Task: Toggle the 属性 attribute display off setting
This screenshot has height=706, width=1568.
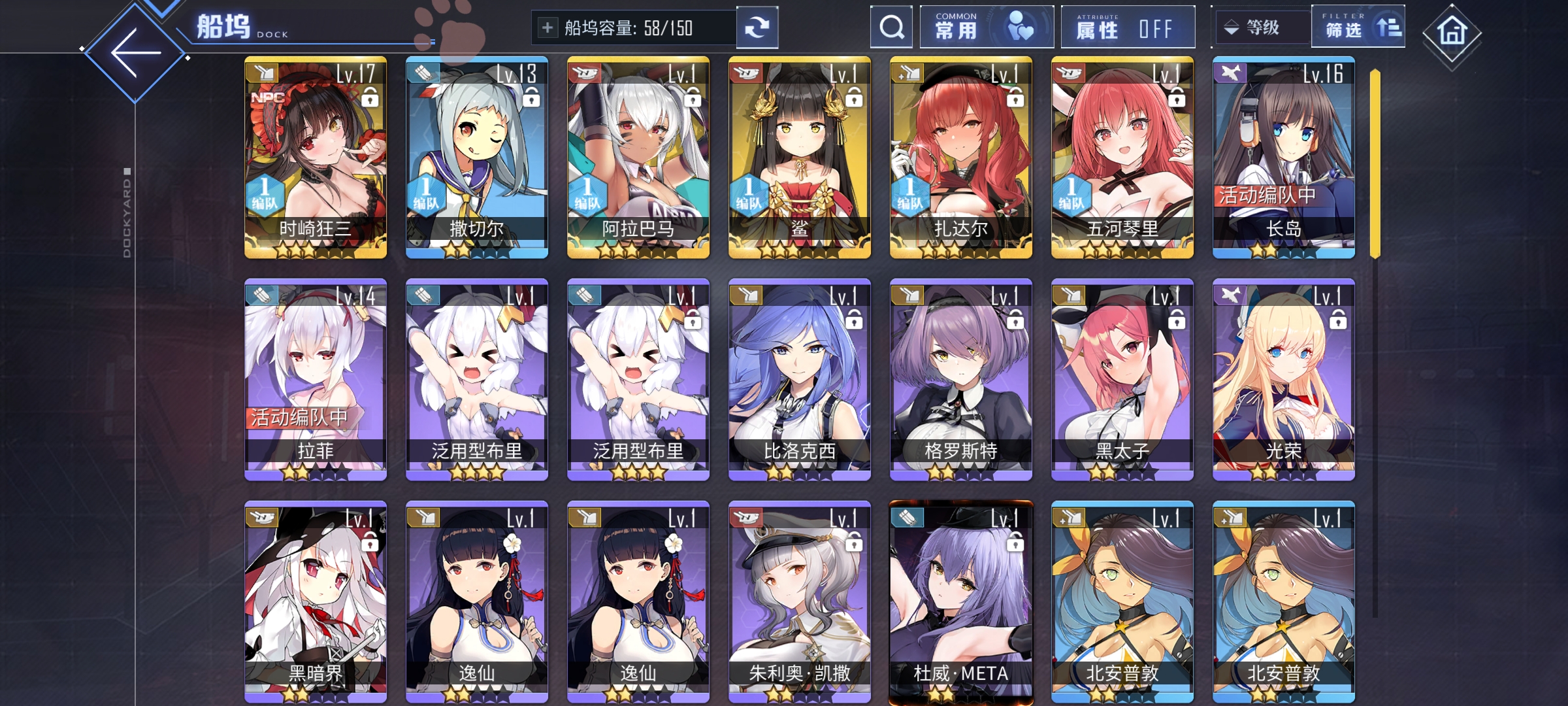Action: [x=1127, y=27]
